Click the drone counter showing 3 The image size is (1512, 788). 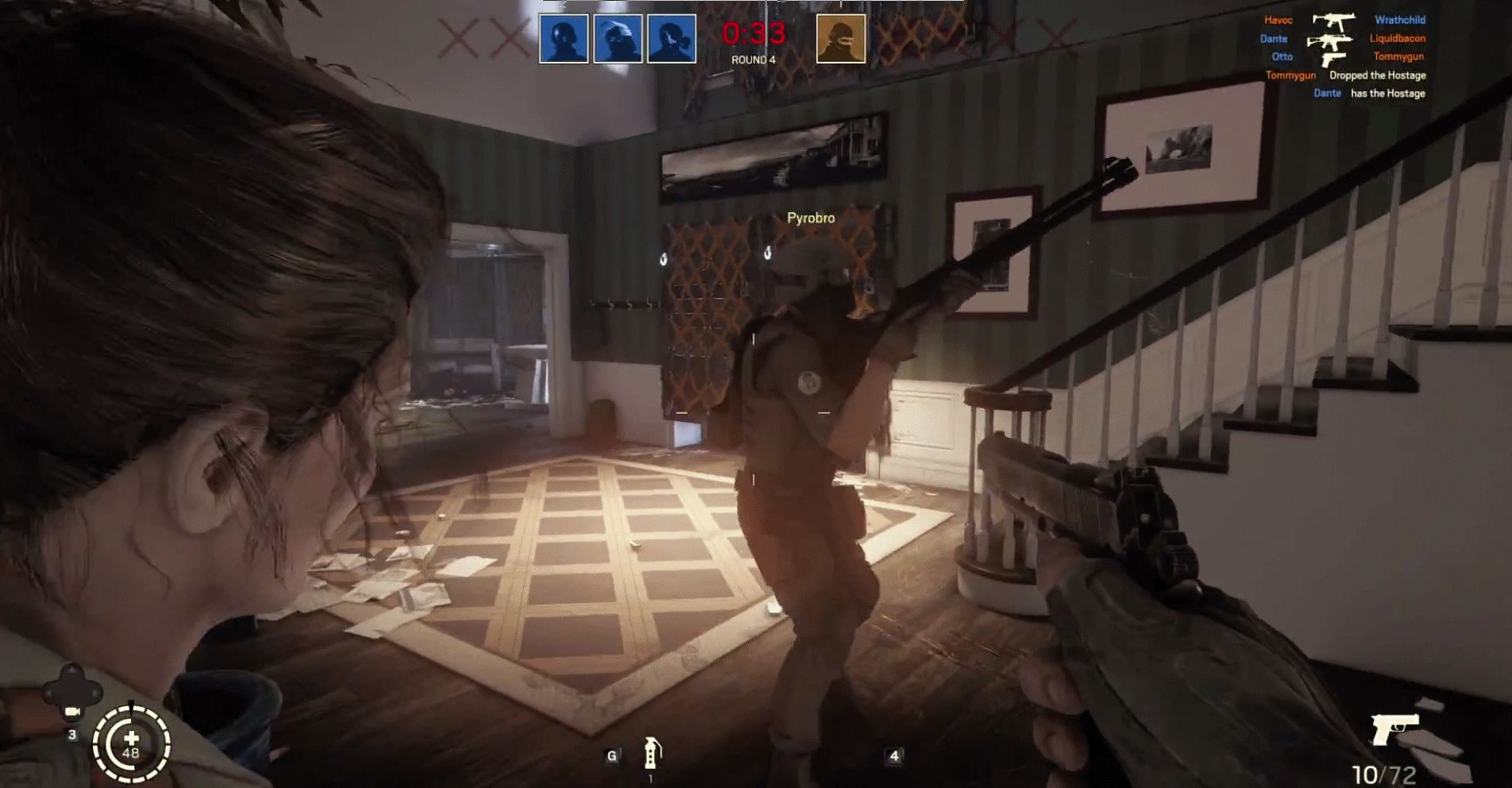73,735
